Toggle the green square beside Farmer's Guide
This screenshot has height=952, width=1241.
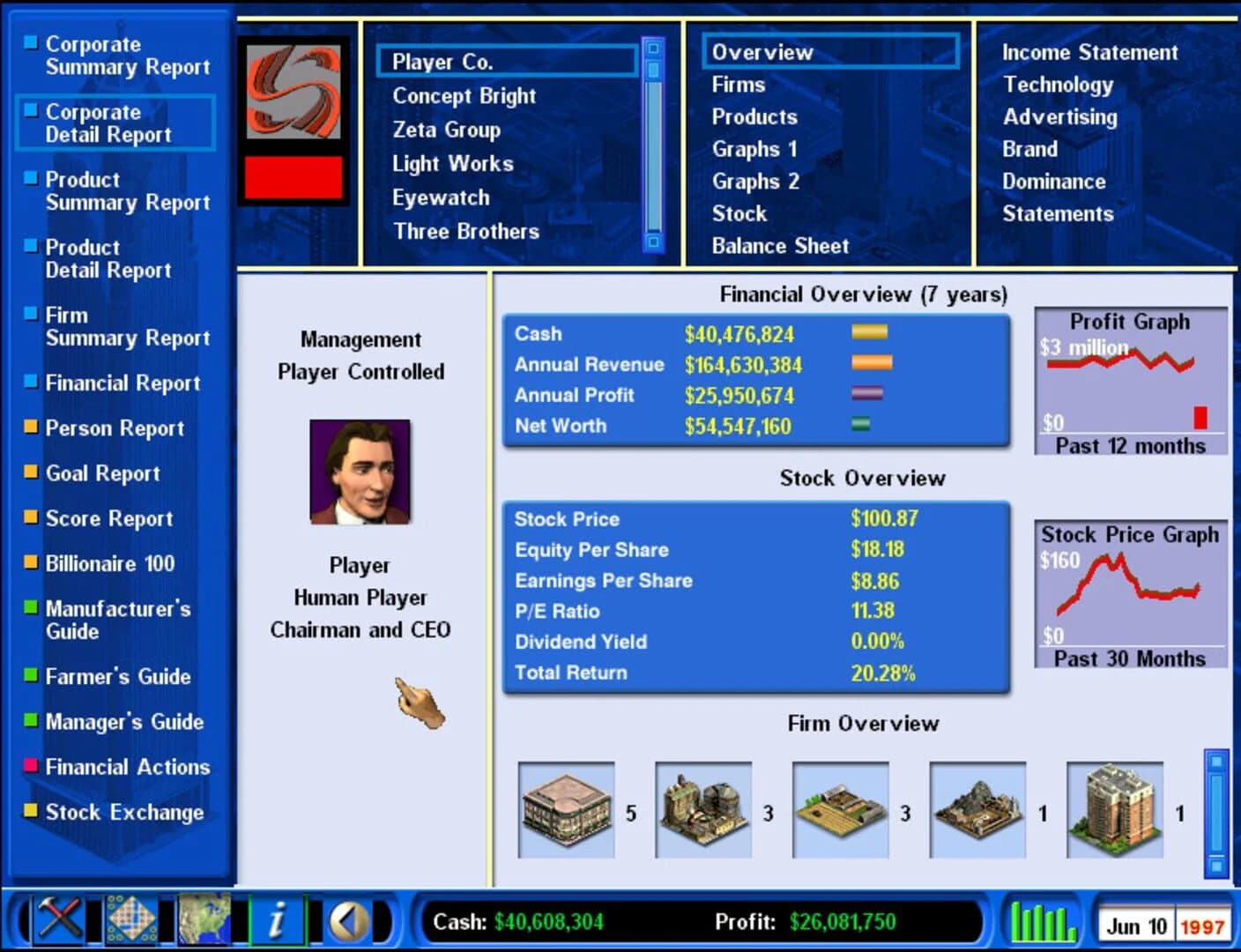click(x=29, y=673)
